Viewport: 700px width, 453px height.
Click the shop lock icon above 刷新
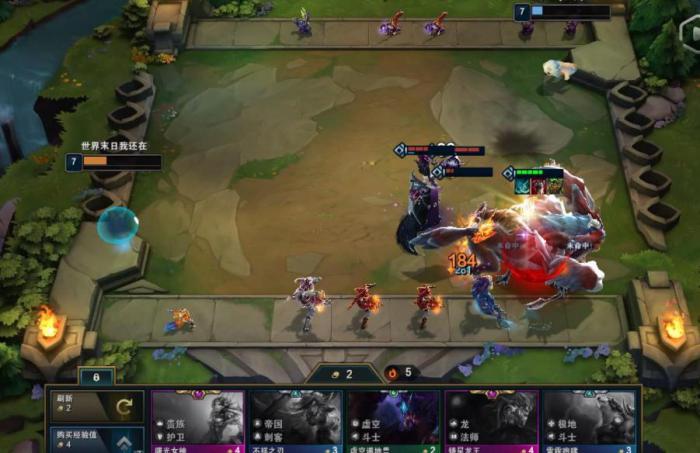click(96, 377)
